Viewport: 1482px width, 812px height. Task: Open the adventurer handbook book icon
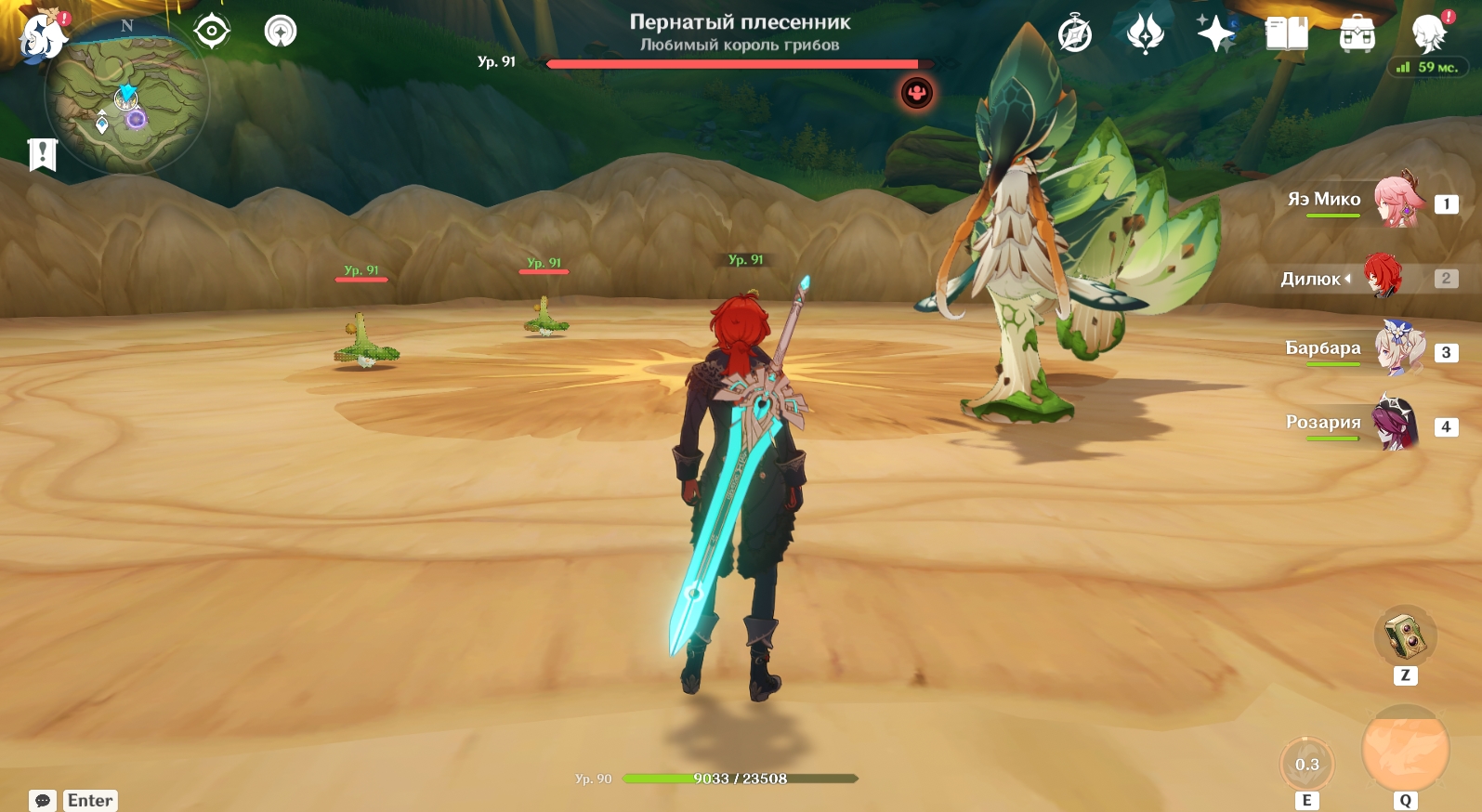(x=1286, y=34)
